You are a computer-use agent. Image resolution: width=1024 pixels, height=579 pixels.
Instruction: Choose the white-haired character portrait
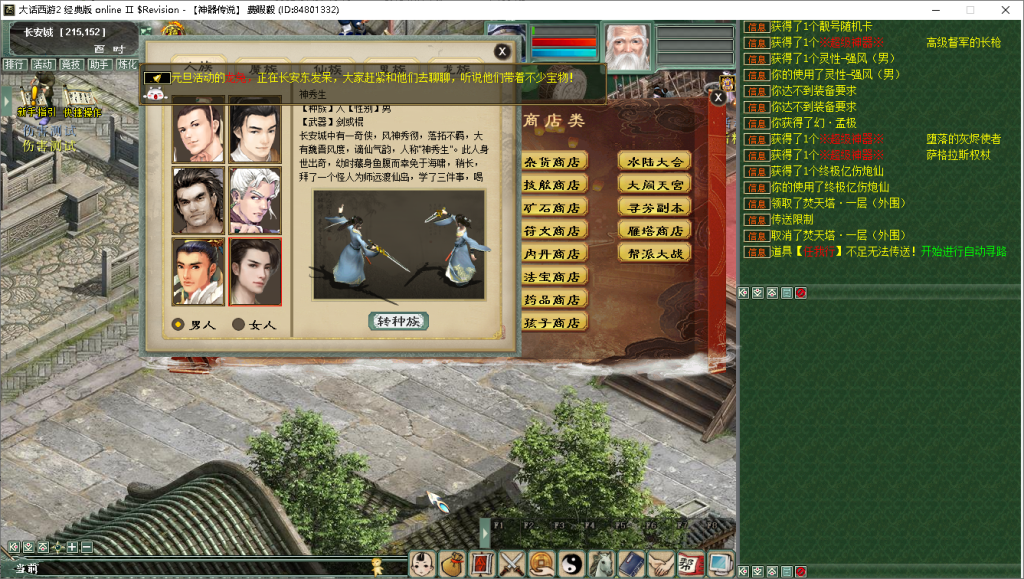255,200
